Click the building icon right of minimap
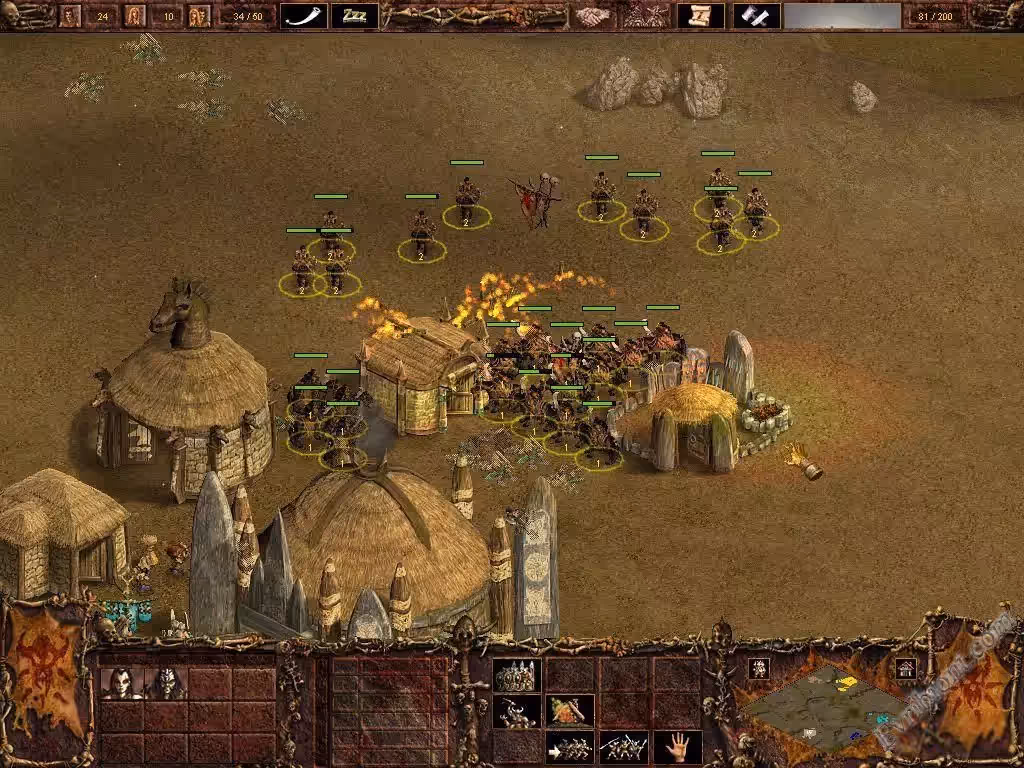 coord(906,668)
